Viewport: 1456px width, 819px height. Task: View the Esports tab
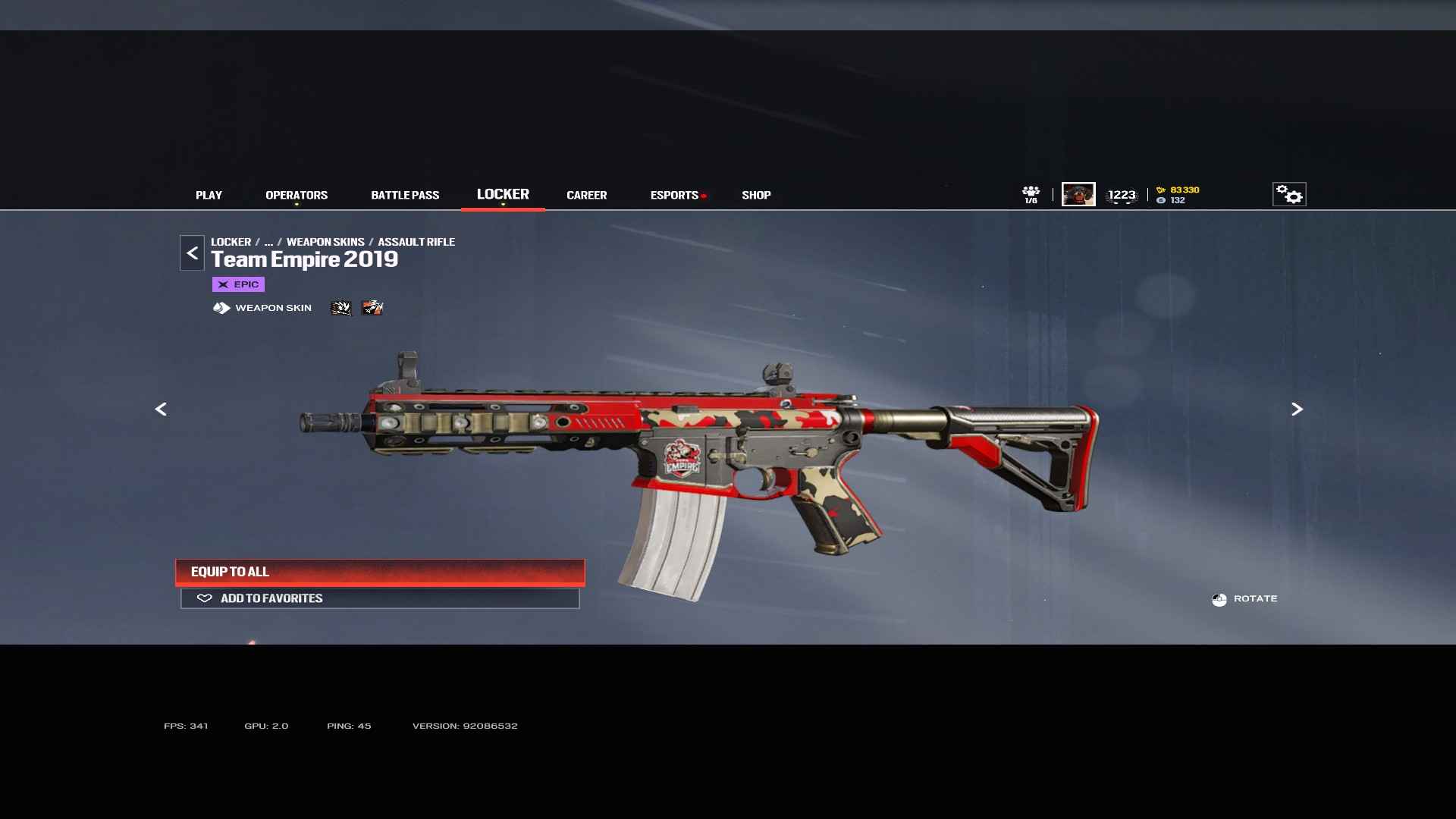674,196
